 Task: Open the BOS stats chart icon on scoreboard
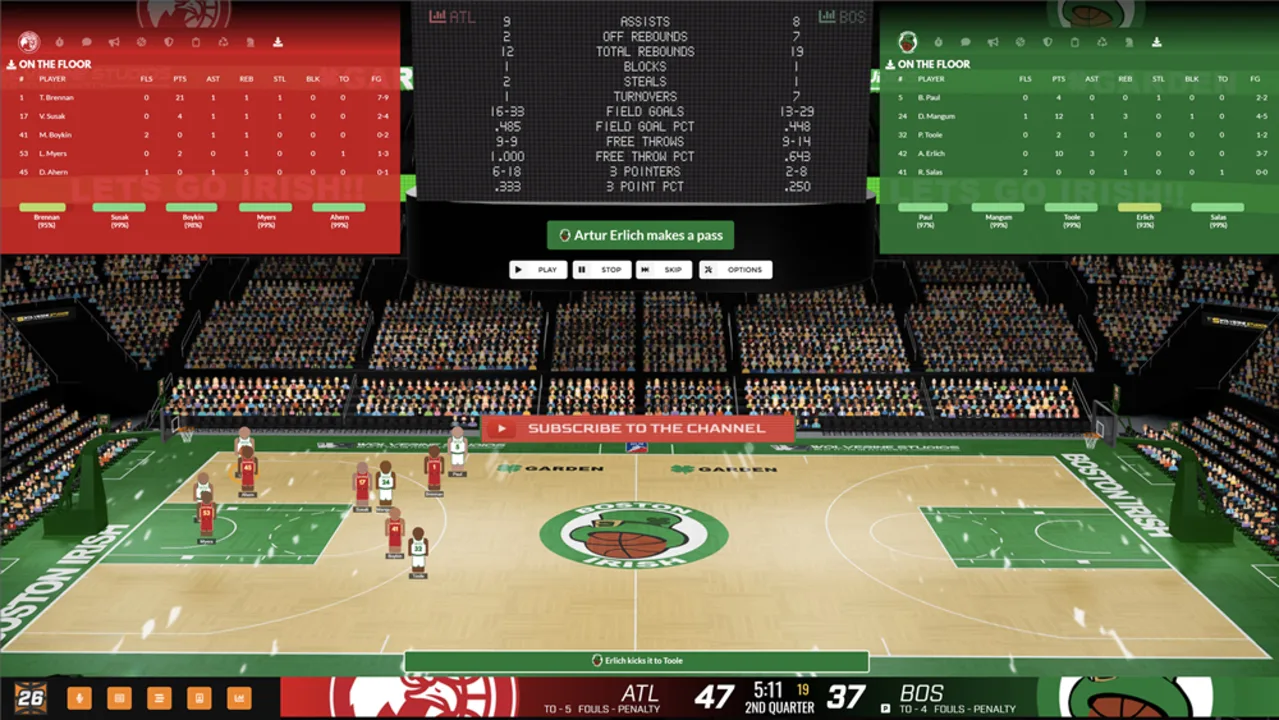pyautogui.click(x=827, y=16)
